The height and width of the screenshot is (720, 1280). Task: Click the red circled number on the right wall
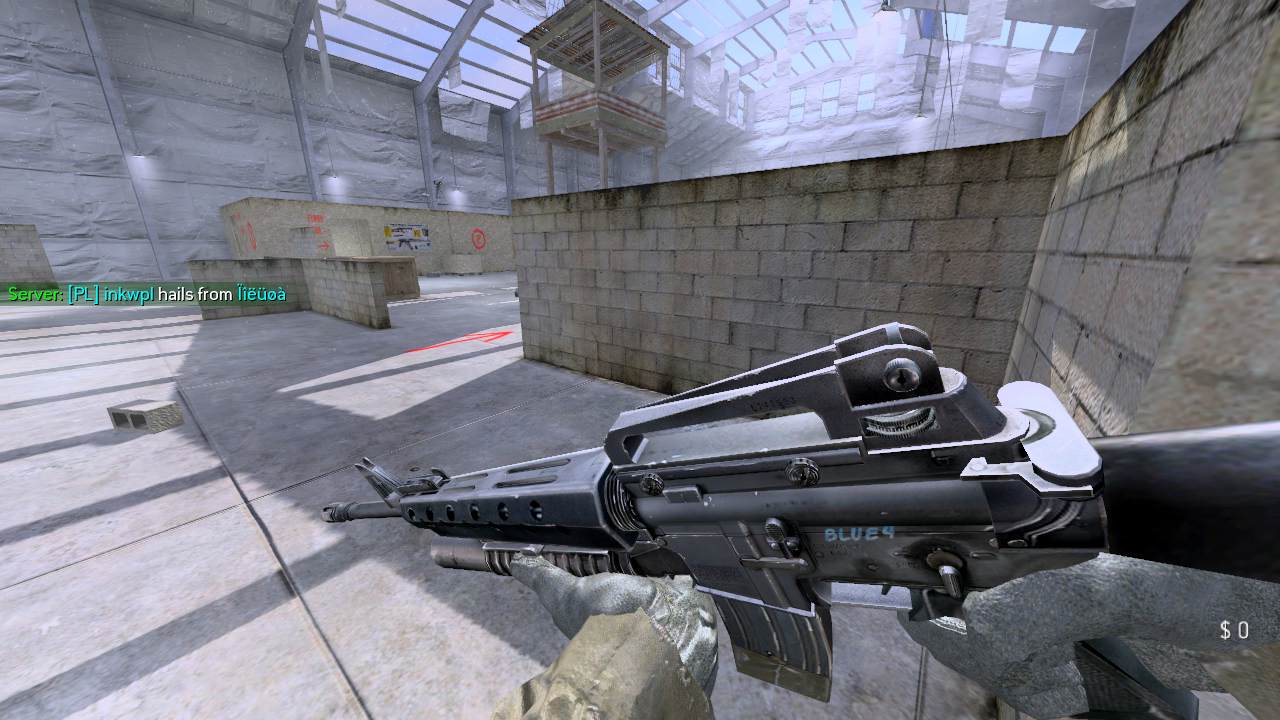coord(478,240)
